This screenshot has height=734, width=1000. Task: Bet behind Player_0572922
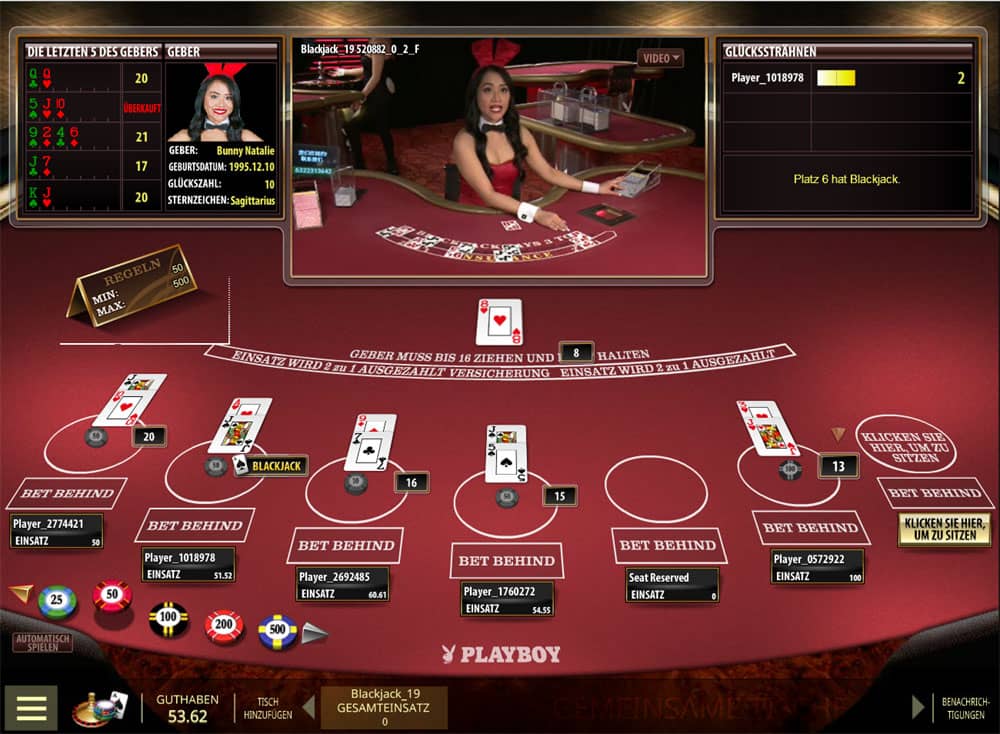tap(812, 527)
